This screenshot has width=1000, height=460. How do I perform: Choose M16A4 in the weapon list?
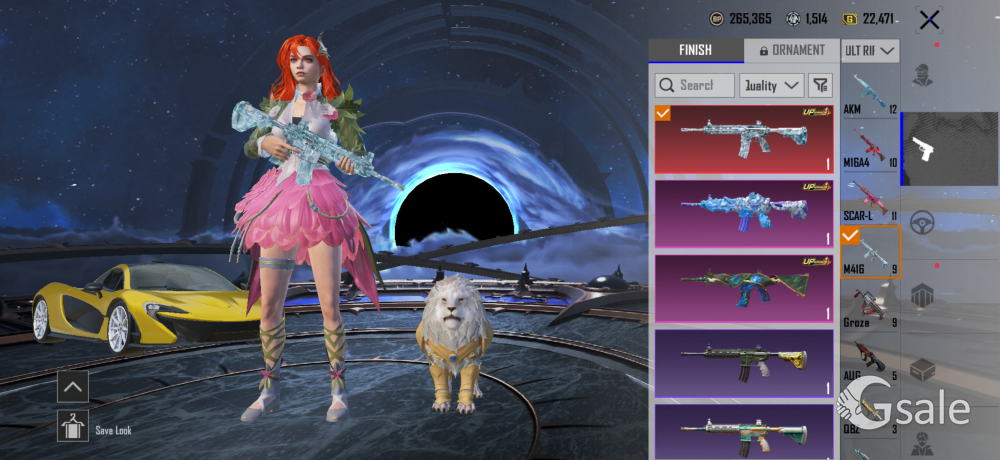pyautogui.click(x=870, y=146)
